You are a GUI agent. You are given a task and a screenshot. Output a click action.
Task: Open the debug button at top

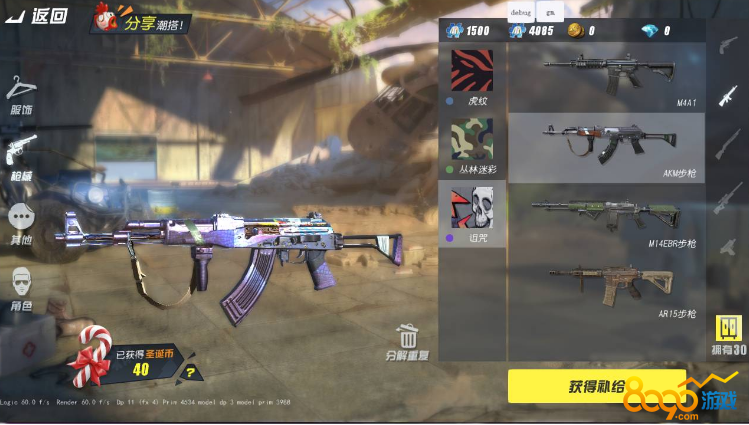pos(521,12)
